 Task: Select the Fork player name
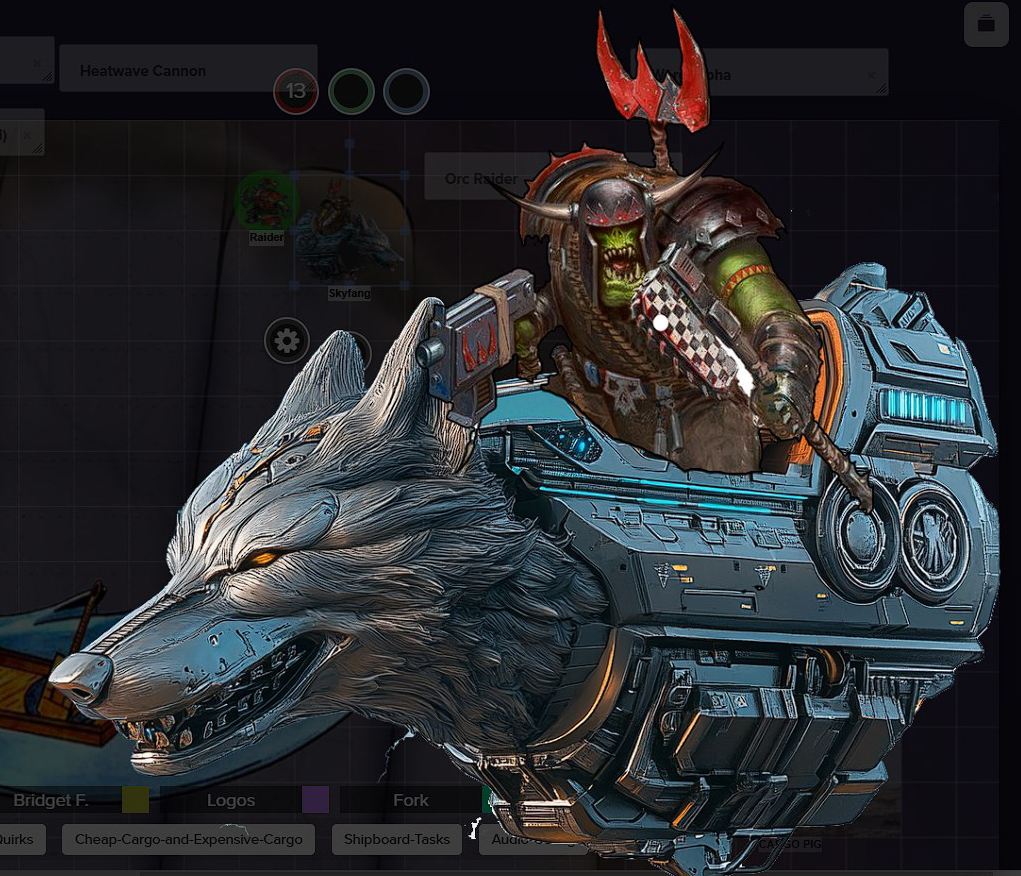pos(411,800)
